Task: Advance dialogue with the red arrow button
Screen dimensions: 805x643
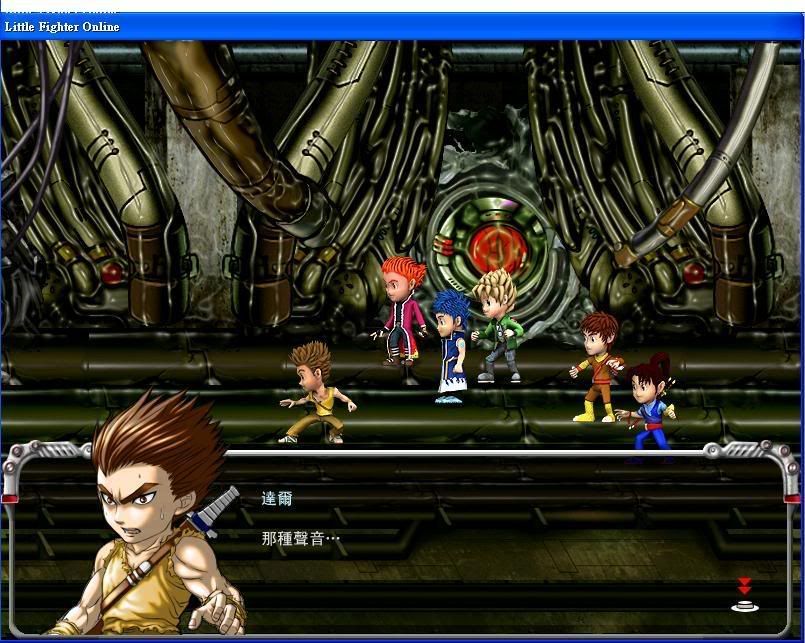Action: 743,594
